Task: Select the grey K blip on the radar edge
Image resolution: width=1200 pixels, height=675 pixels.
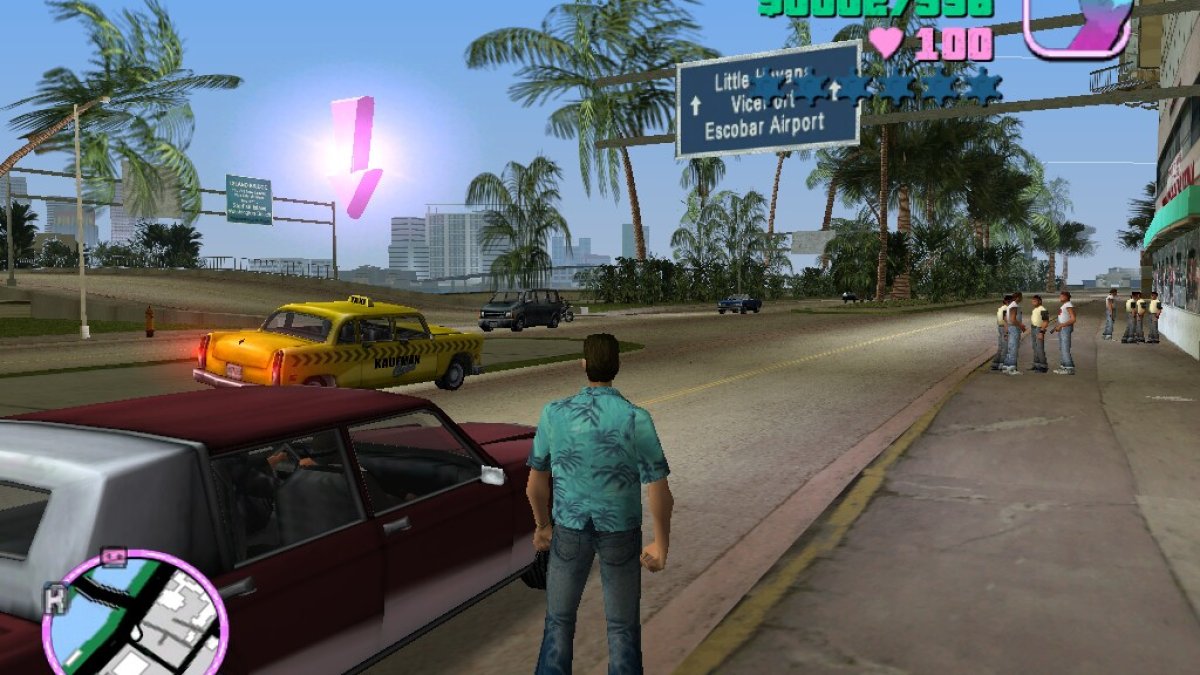Action: click(x=53, y=599)
